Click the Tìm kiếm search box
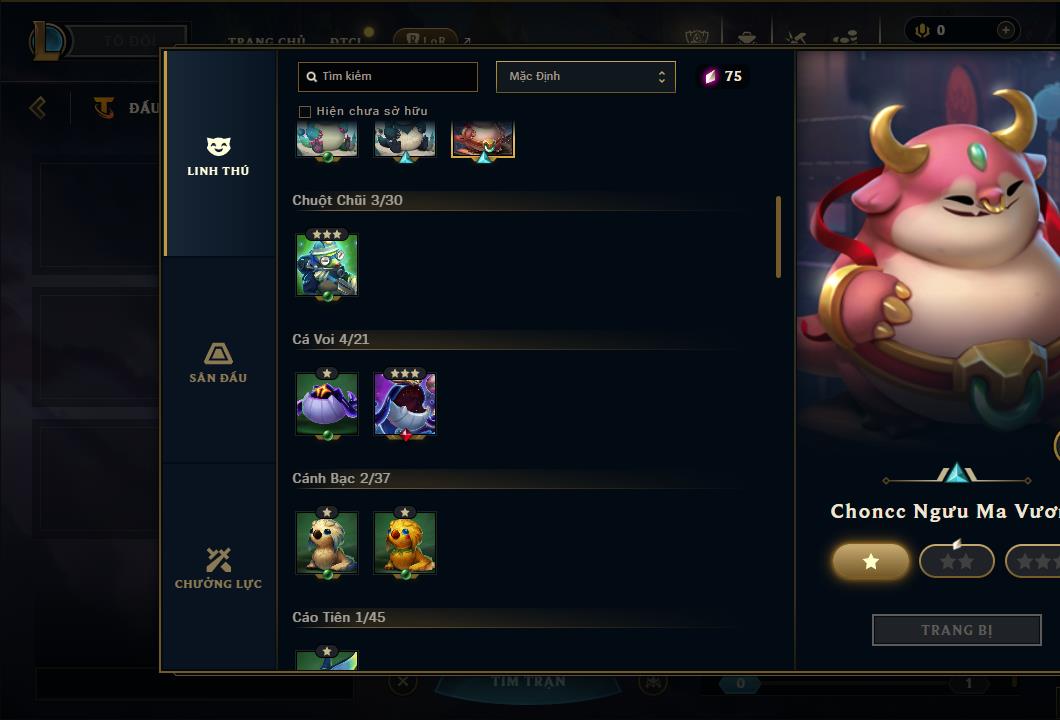Screen dimensions: 1060x720 tap(388, 77)
